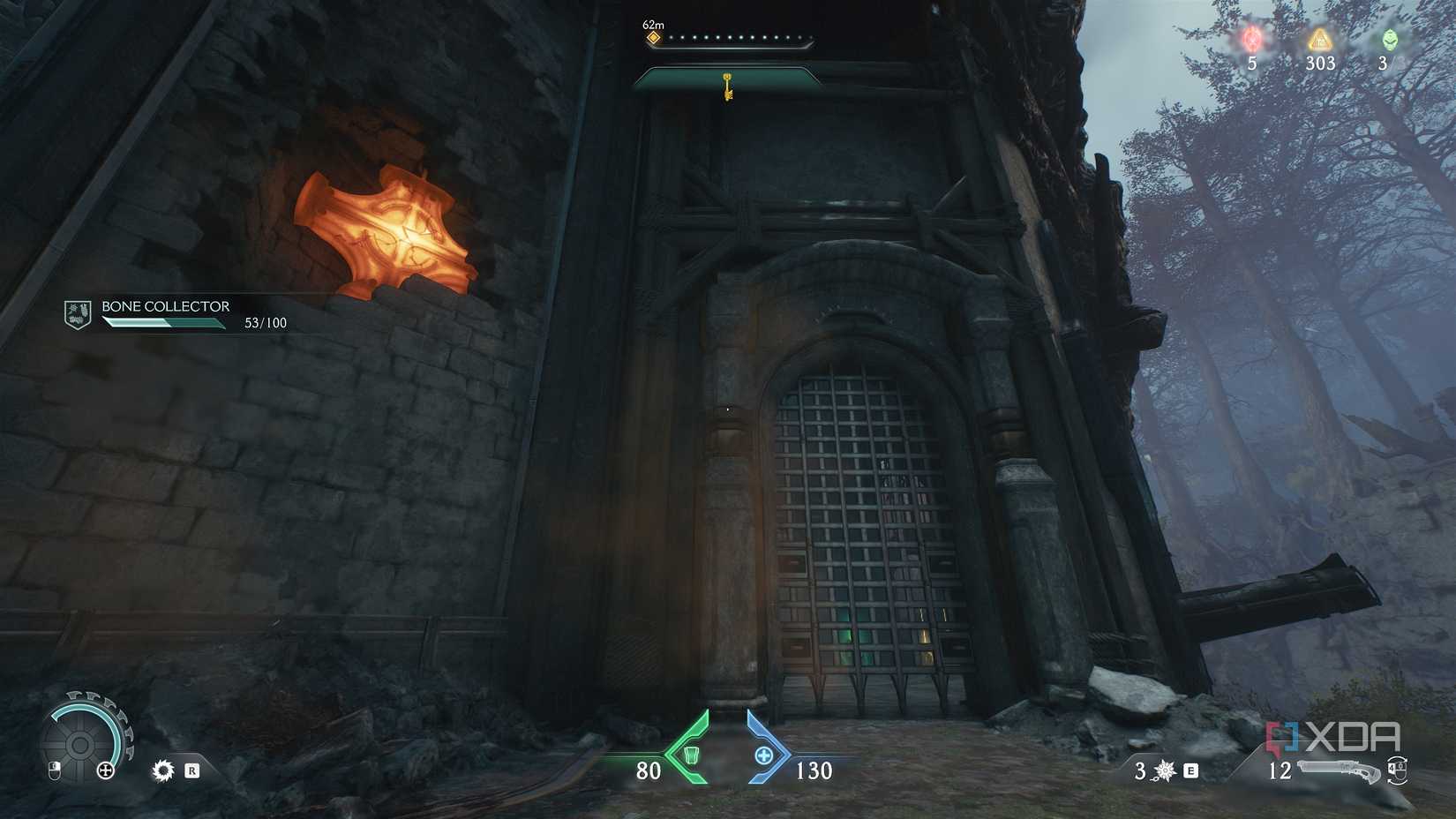Click the mouse reload prompt beside the ammo count

(1399, 771)
